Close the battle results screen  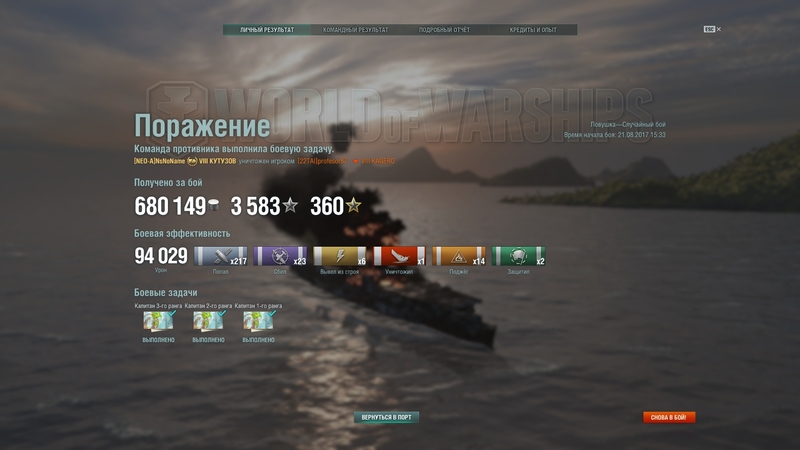[712, 29]
